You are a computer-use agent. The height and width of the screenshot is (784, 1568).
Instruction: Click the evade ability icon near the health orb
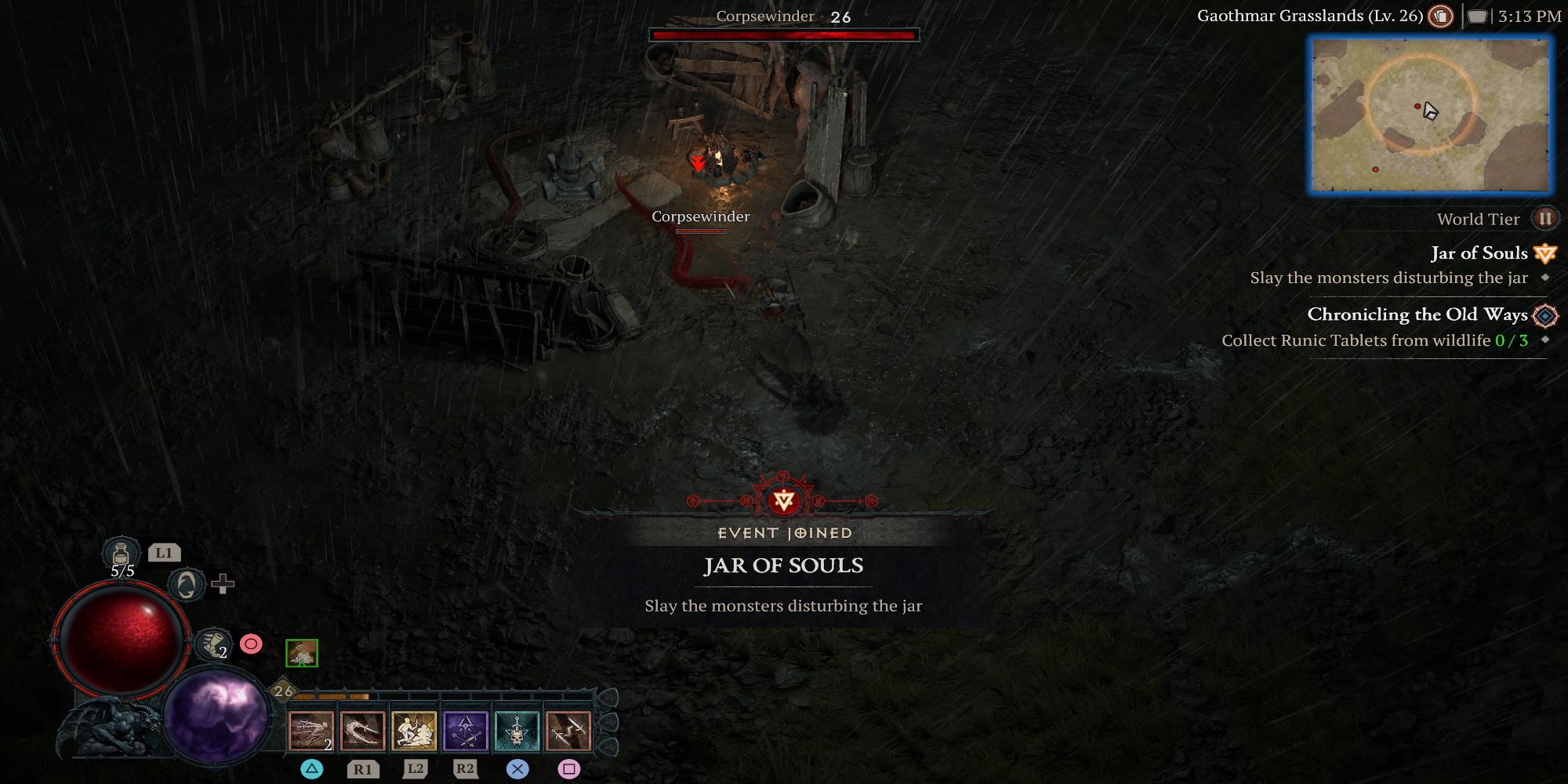[x=187, y=586]
